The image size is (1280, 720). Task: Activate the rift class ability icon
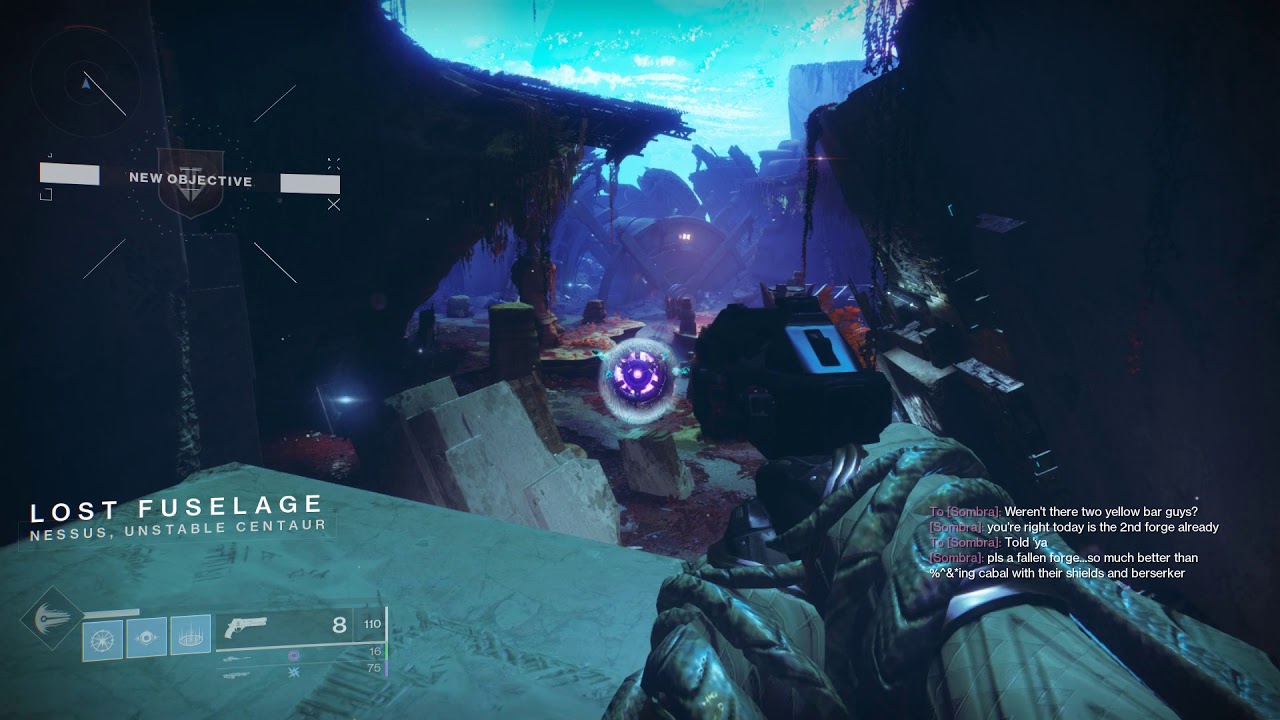190,636
